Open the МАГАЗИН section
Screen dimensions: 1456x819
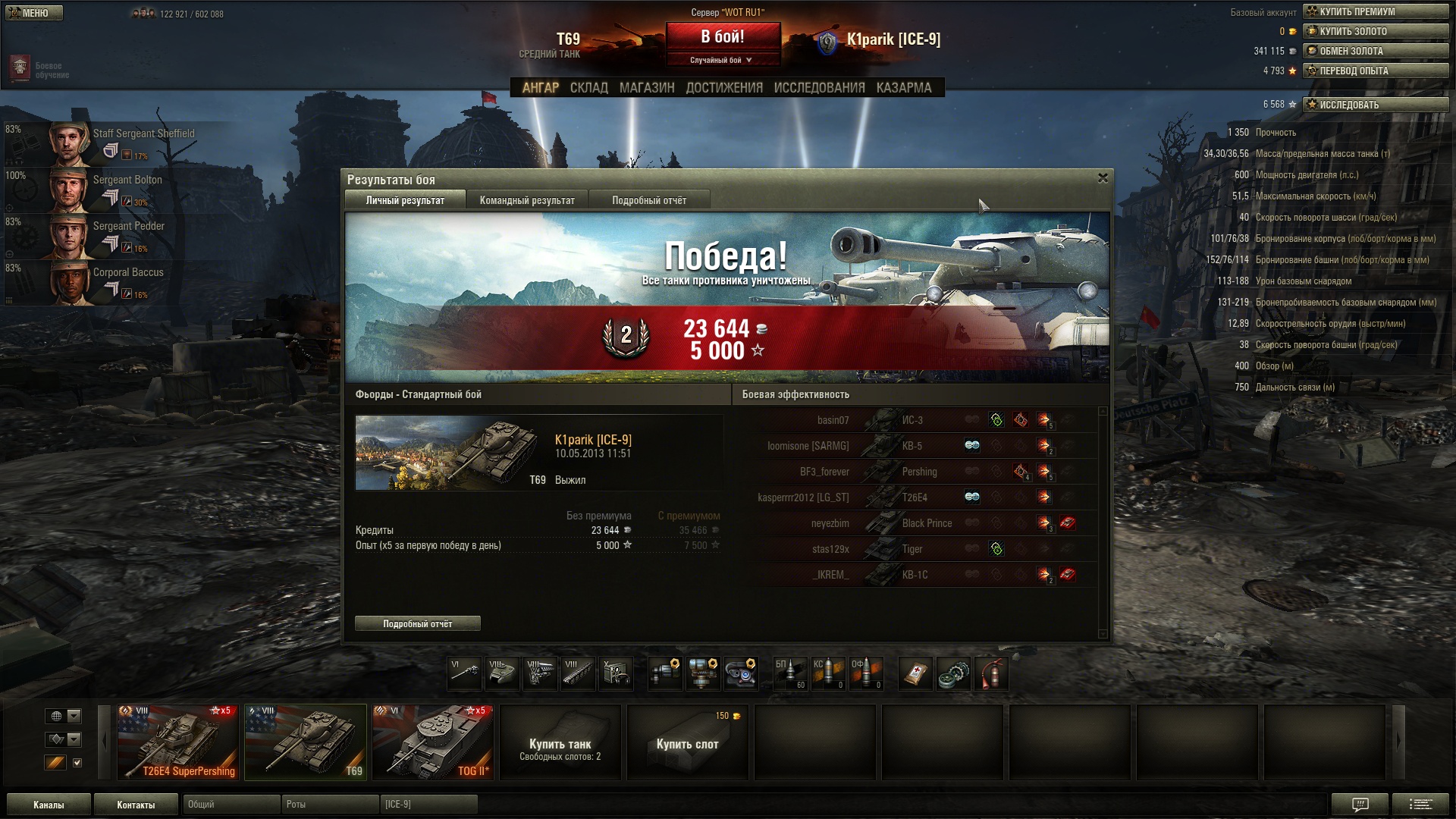coord(646,88)
